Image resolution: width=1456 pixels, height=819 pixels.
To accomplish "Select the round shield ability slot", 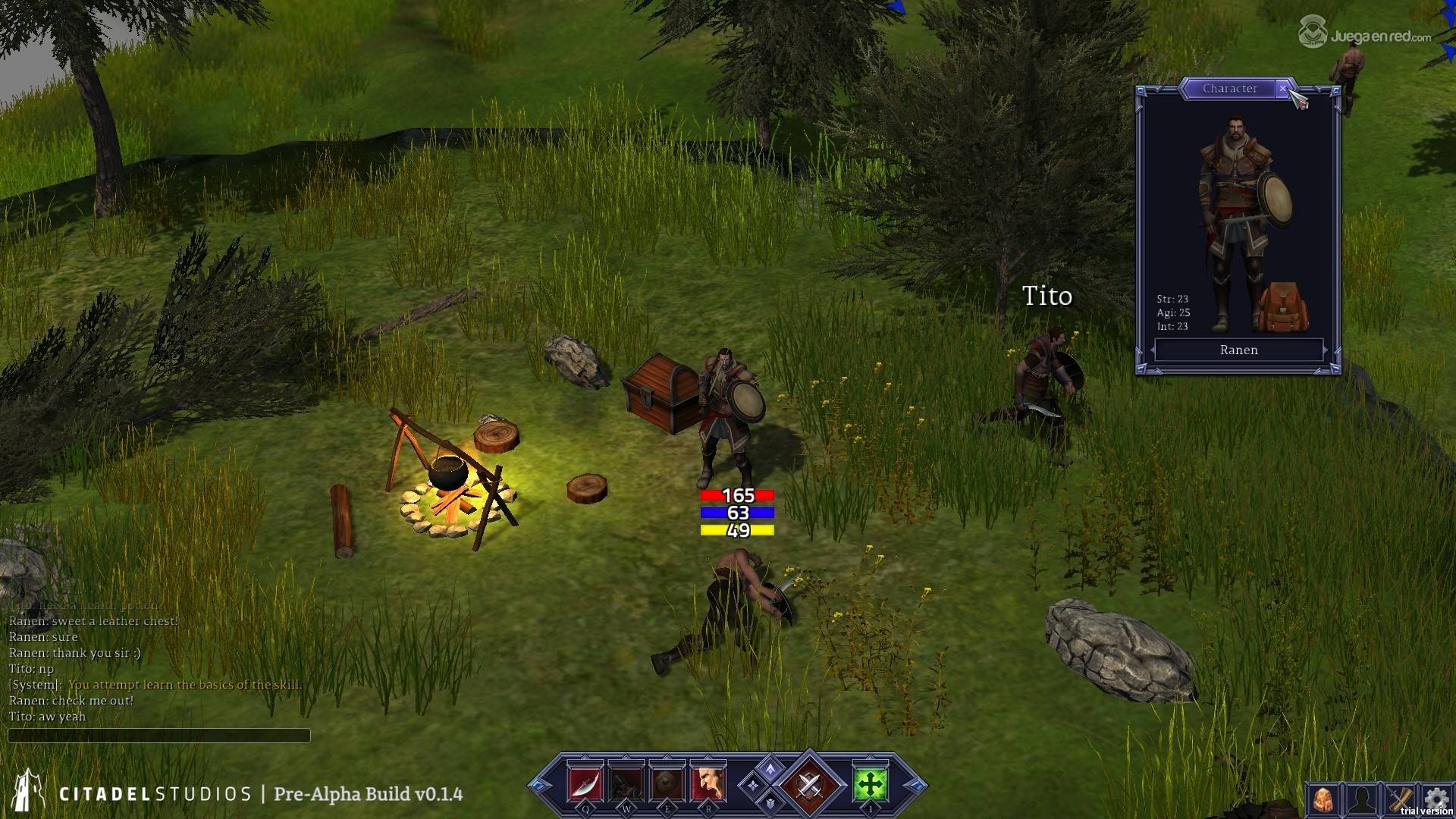I will 667,784.
